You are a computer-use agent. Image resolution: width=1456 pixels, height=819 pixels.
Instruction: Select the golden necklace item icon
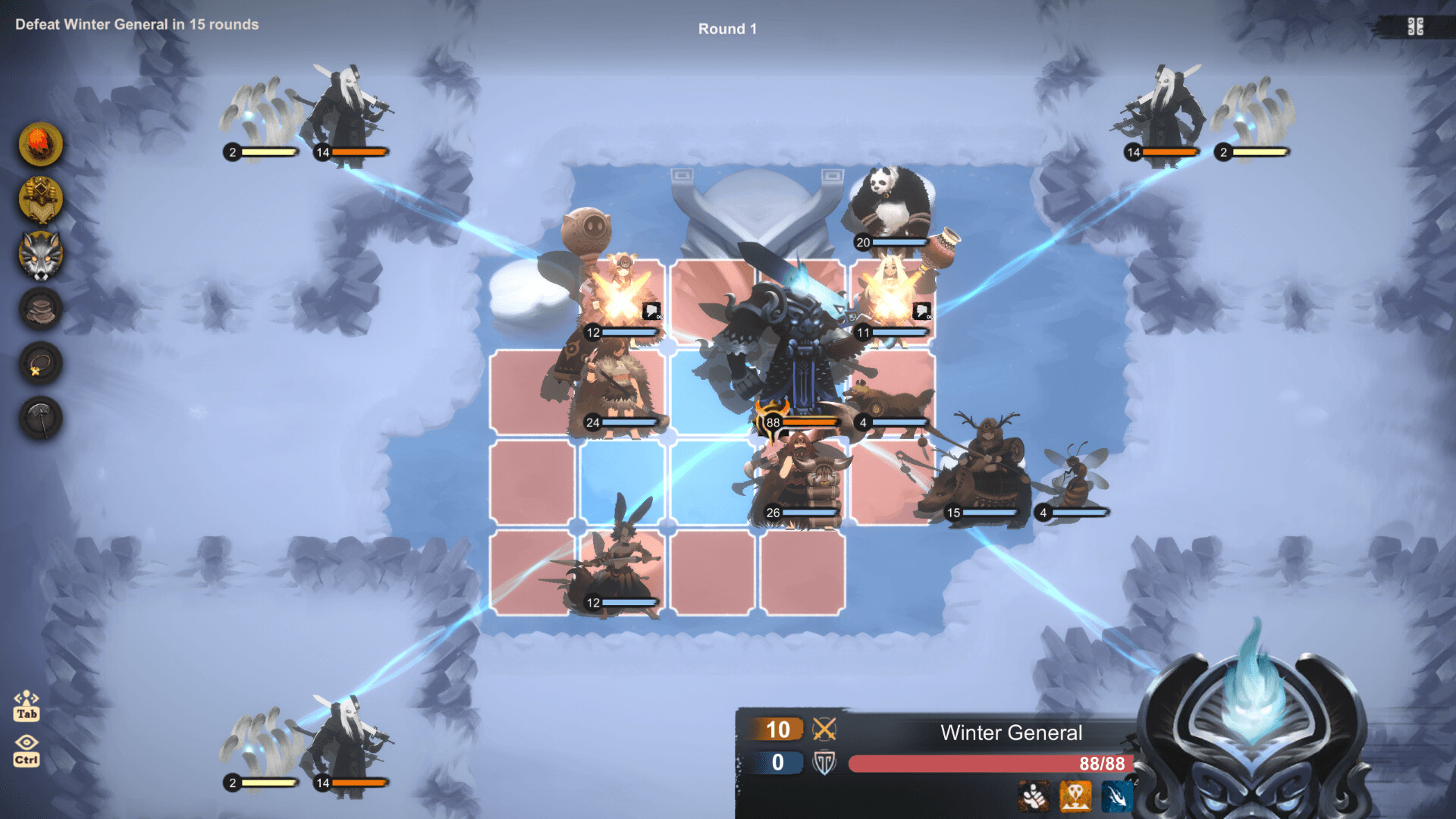pos(39,362)
